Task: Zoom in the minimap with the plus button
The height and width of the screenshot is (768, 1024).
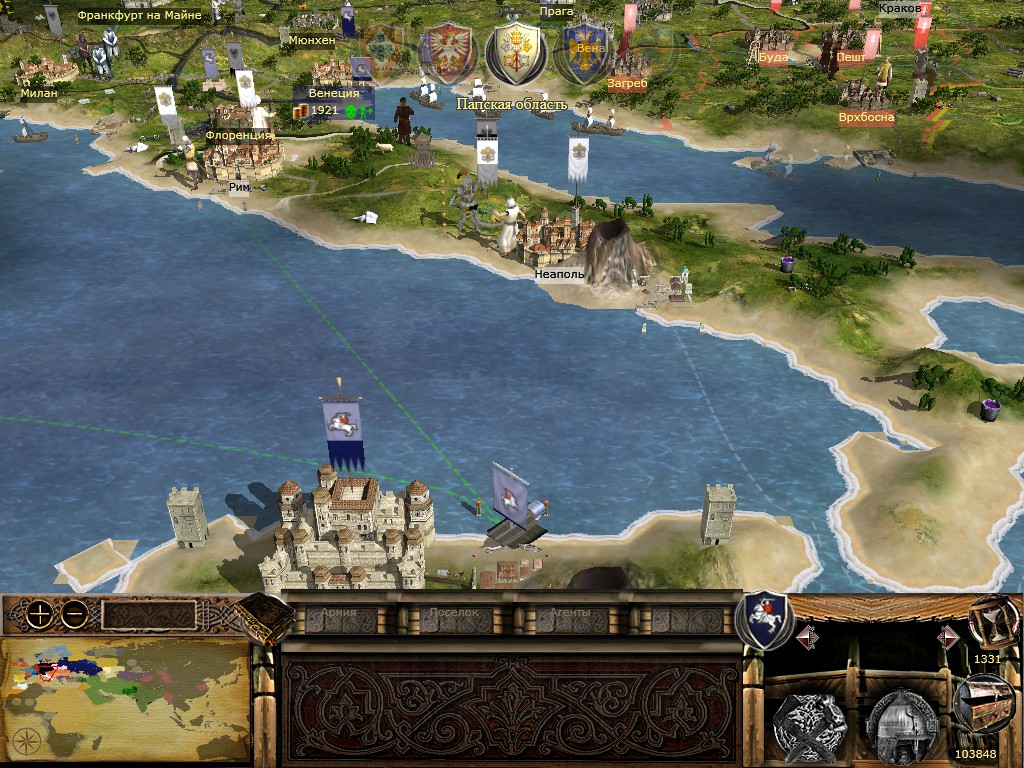Action: (39, 616)
